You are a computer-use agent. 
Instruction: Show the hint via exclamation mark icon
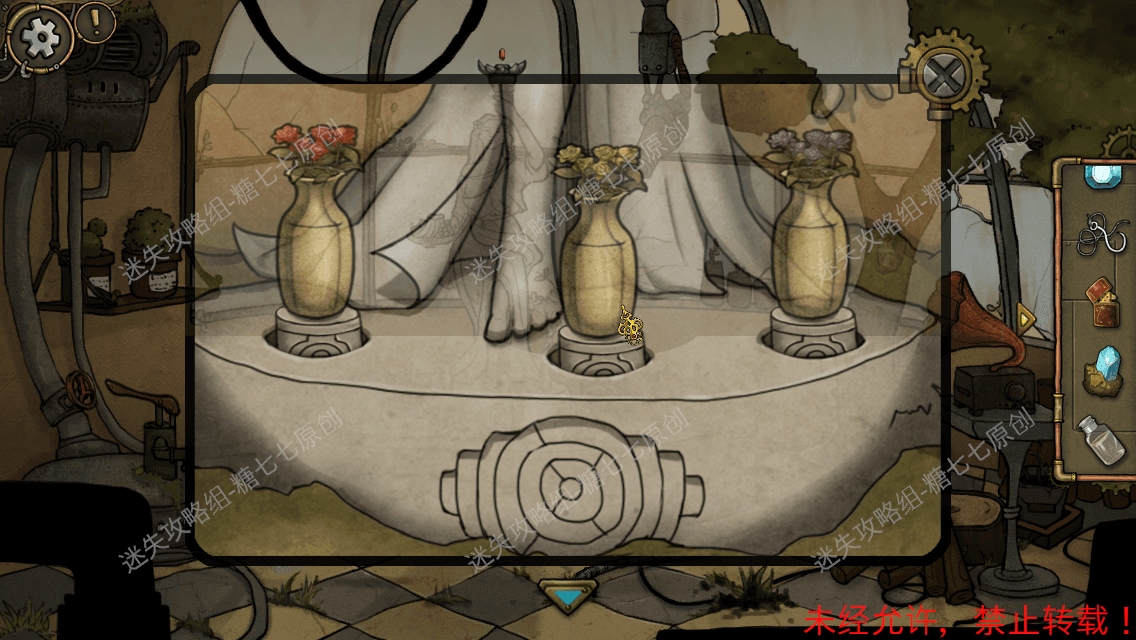(96, 21)
